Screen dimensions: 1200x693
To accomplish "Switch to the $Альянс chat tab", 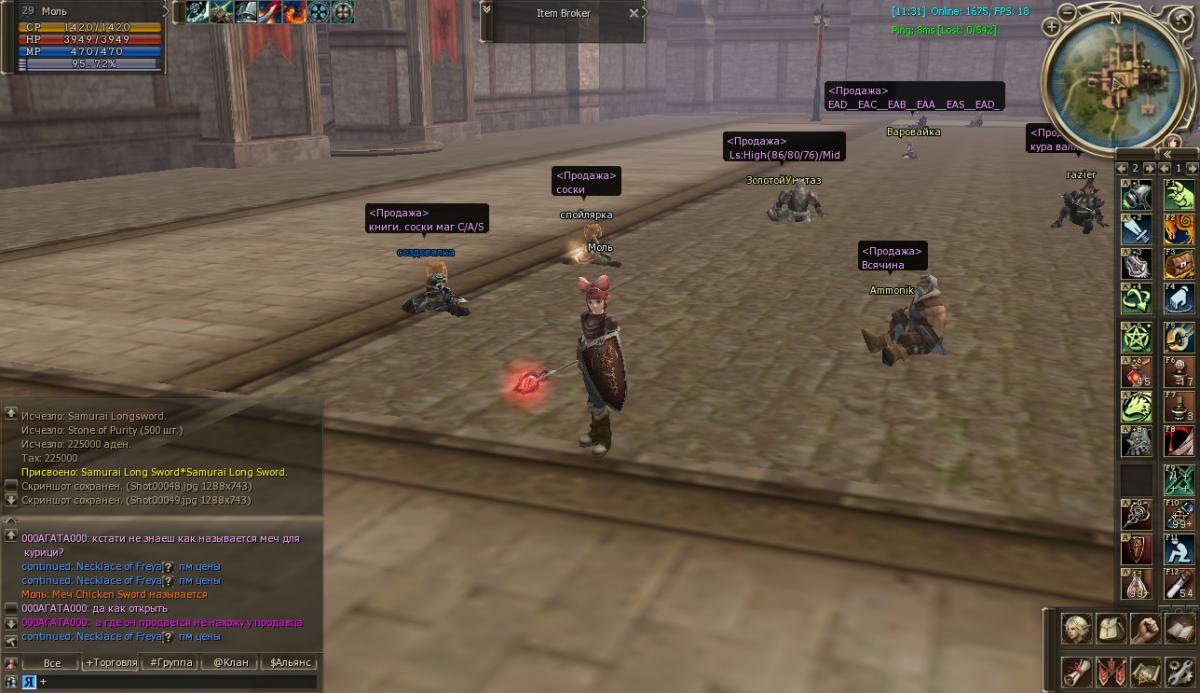I will coord(290,662).
